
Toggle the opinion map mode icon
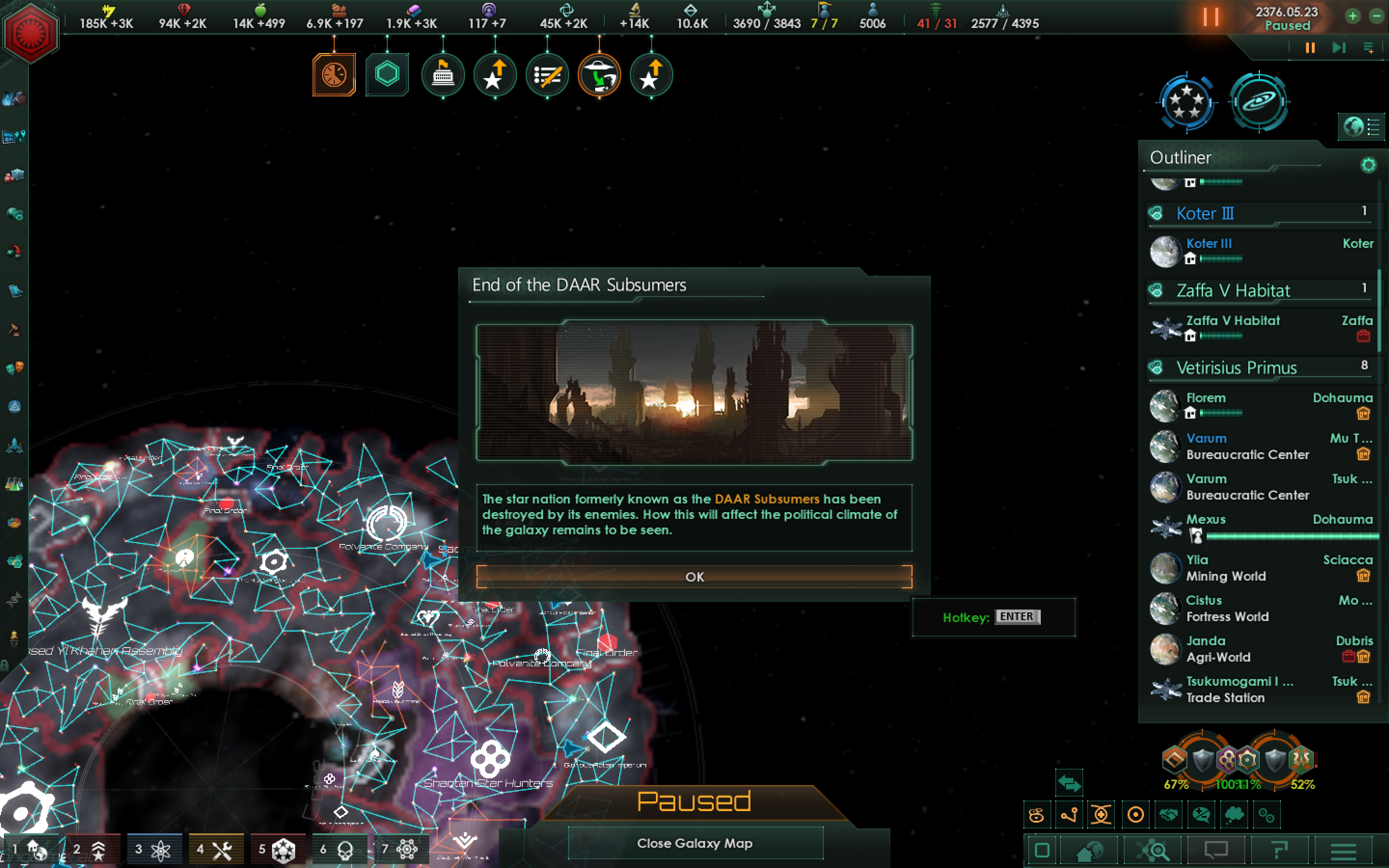(1202, 814)
